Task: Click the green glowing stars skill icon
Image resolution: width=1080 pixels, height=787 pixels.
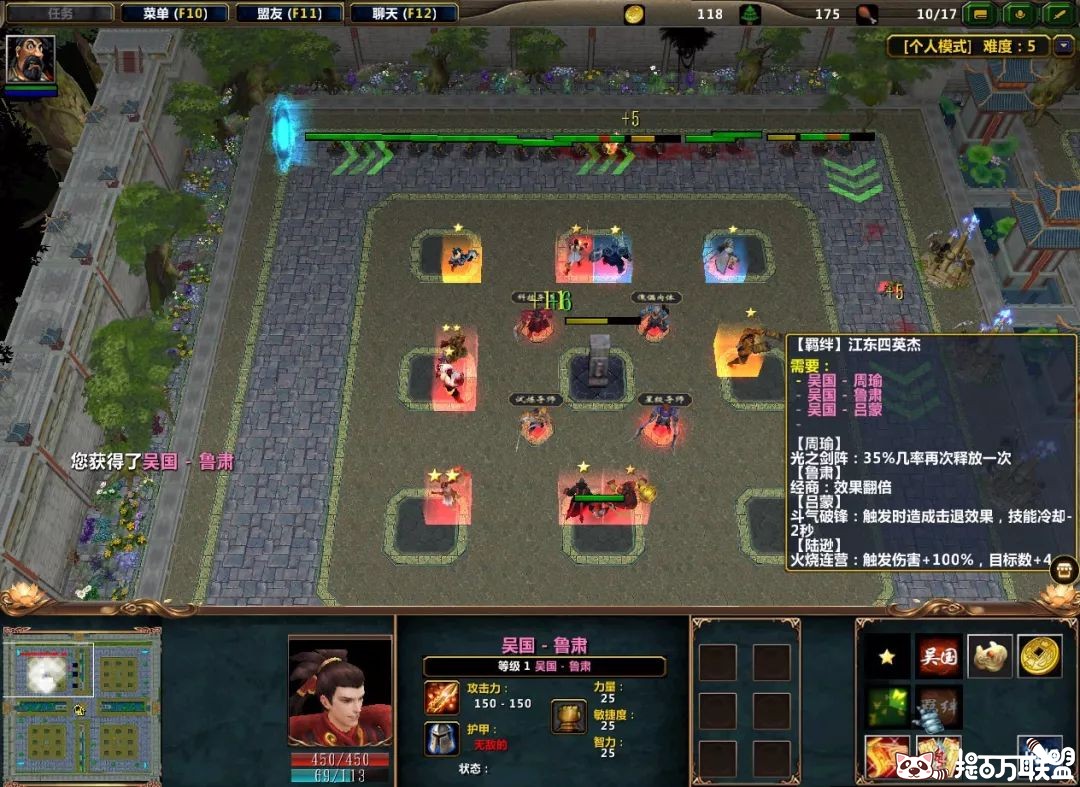Action: tap(887, 706)
